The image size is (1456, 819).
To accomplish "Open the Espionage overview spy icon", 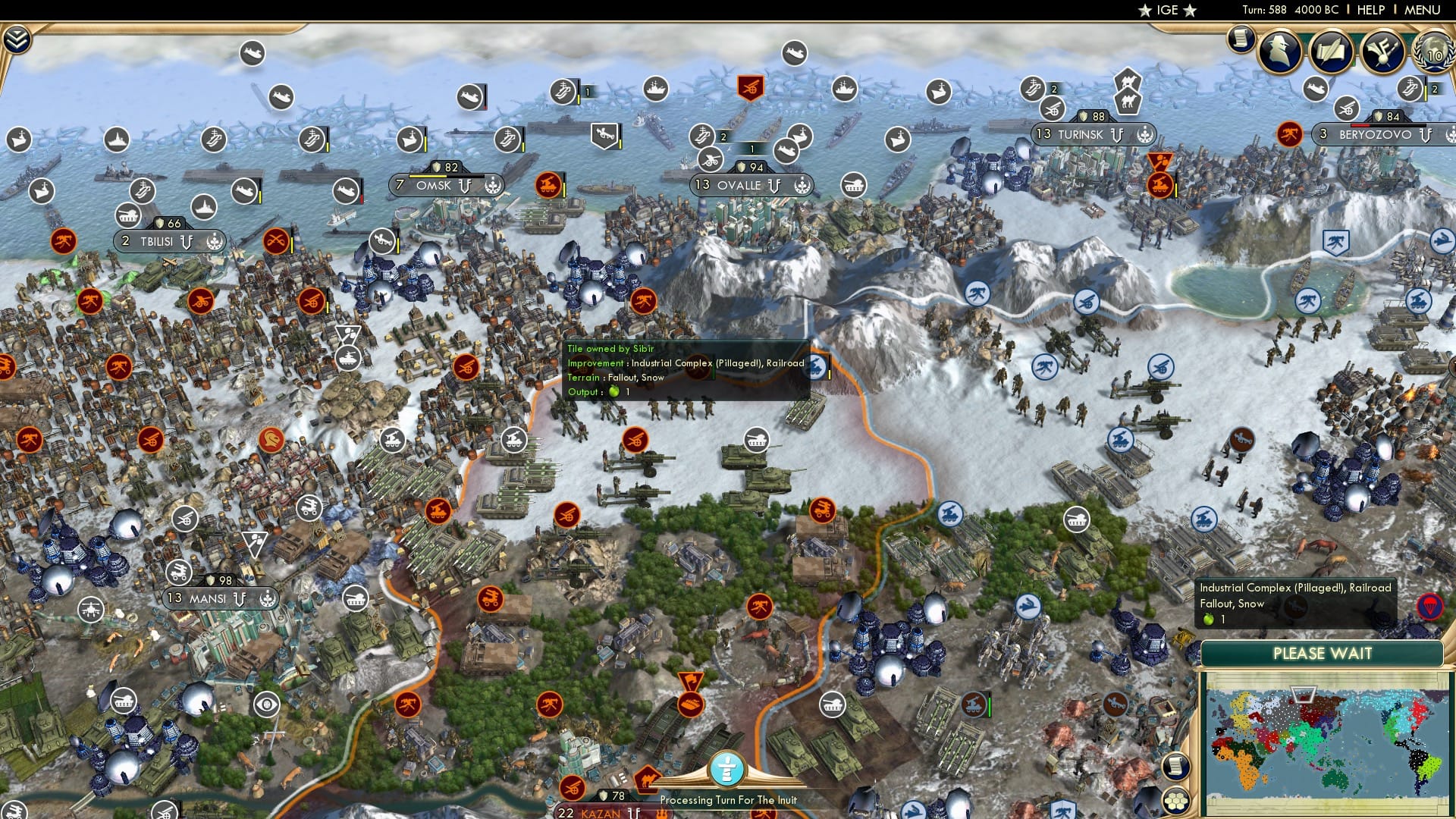I will pyautogui.click(x=1282, y=52).
